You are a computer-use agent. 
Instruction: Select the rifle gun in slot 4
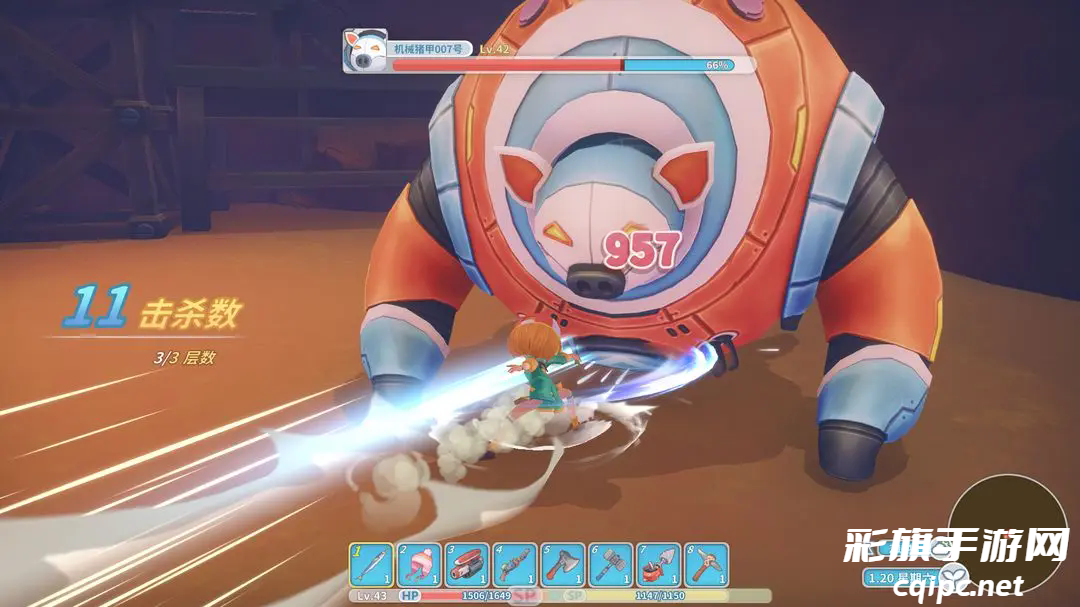pyautogui.click(x=515, y=565)
